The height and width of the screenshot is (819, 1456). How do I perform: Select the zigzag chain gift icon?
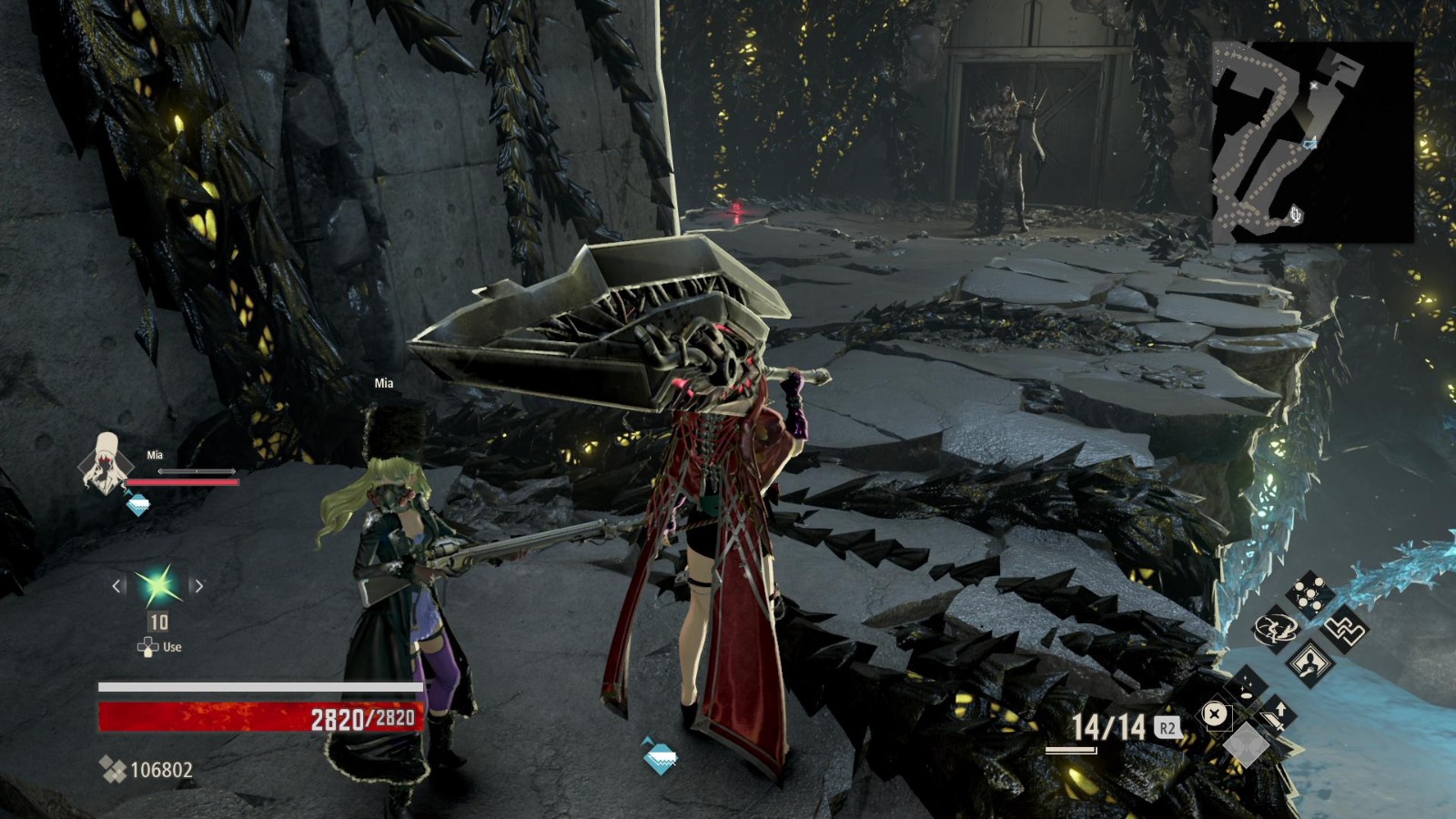(x=1344, y=631)
